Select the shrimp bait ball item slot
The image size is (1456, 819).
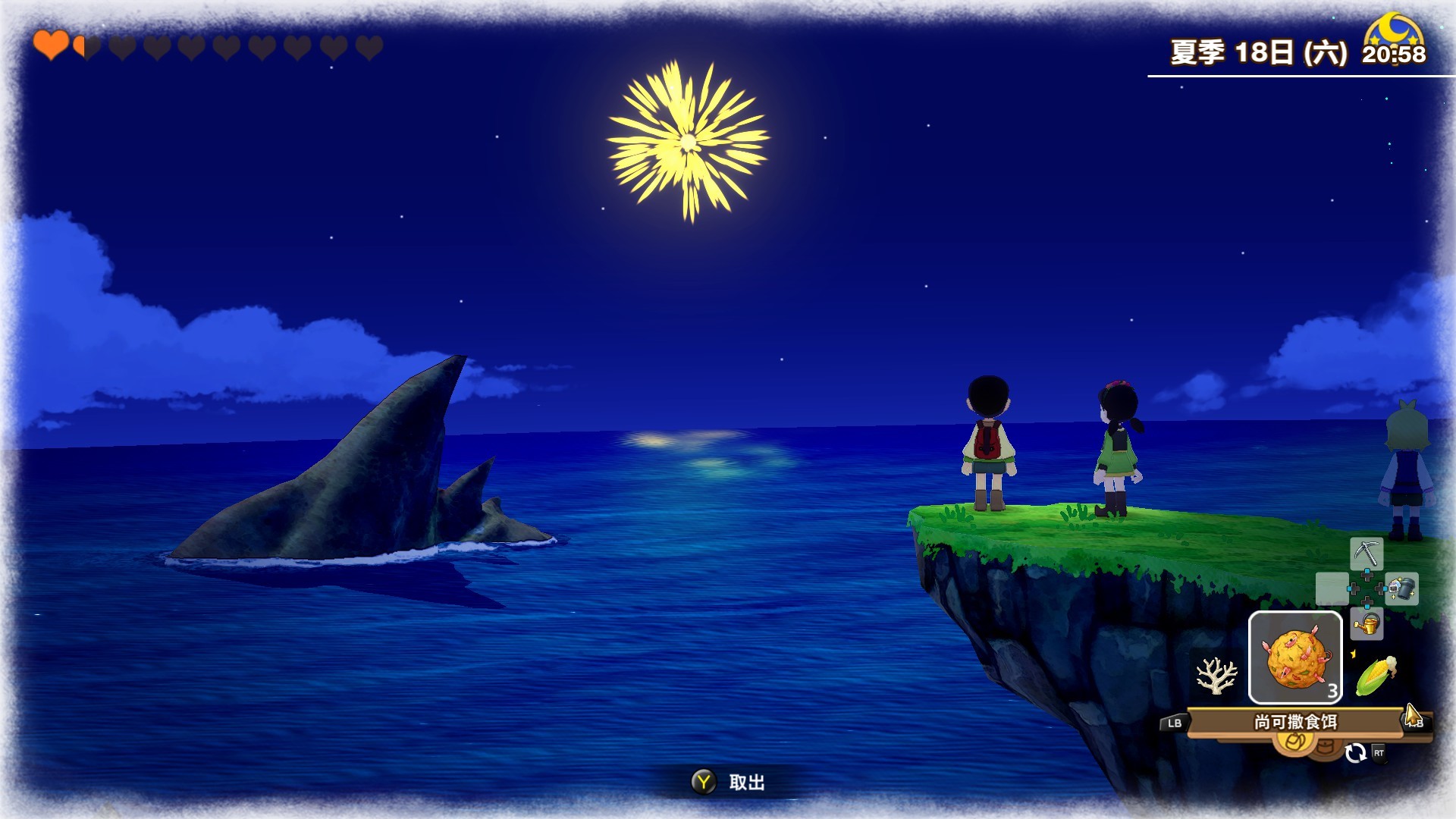click(1295, 658)
